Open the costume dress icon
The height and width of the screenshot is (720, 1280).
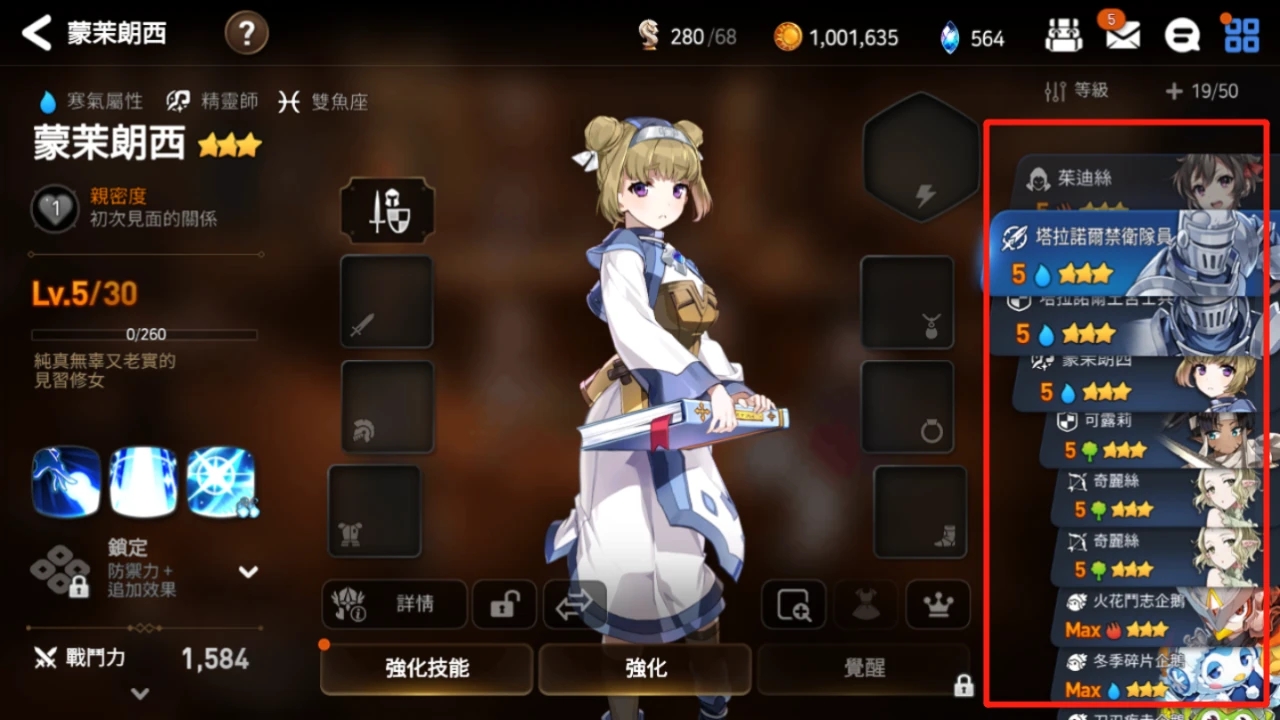pos(866,605)
